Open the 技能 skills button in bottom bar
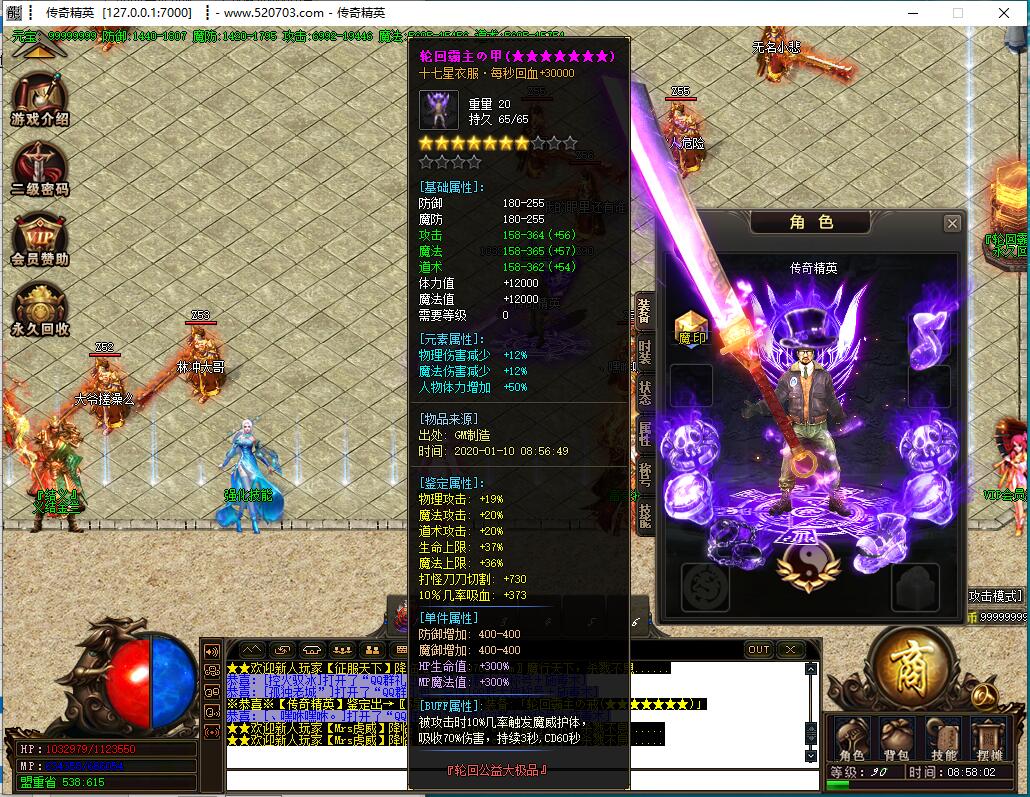 pyautogui.click(x=943, y=738)
